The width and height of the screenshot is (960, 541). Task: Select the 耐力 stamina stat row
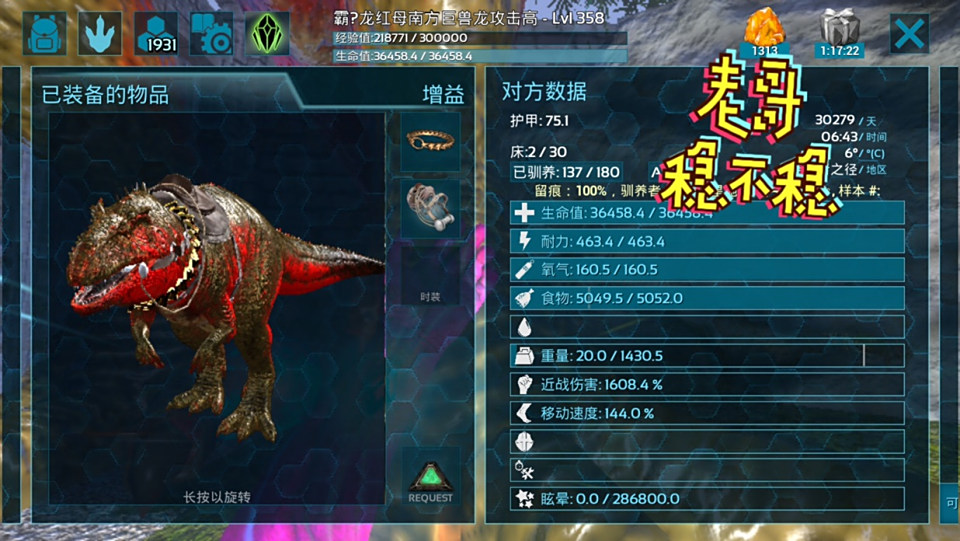(707, 241)
